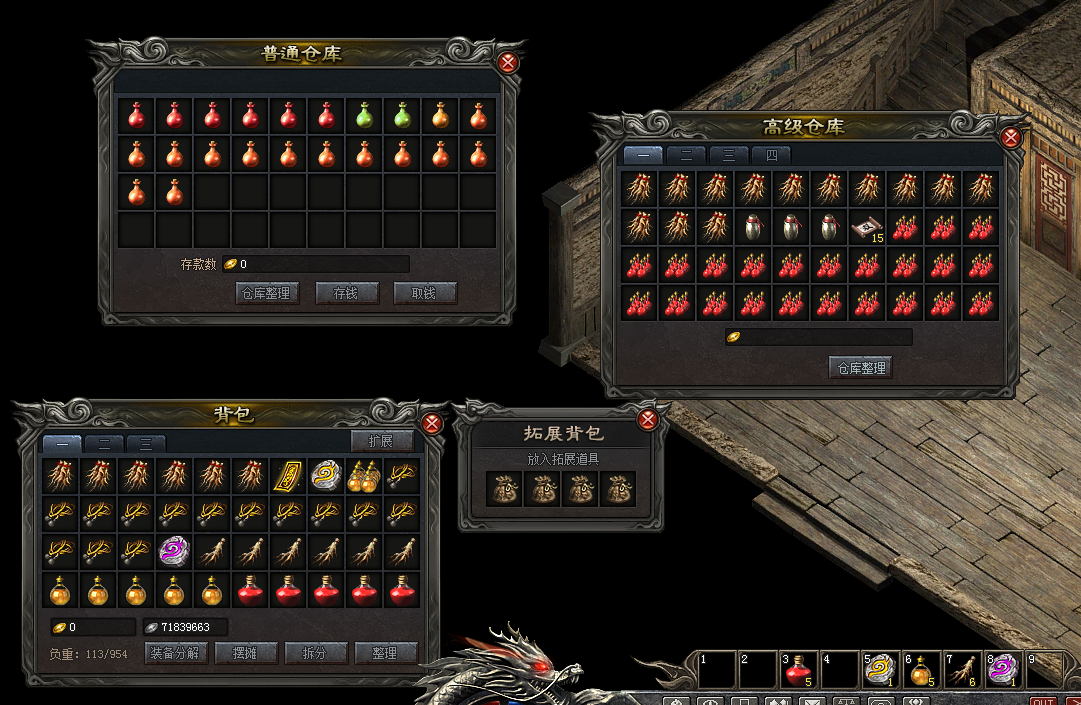Click 取钱 to withdraw money
This screenshot has height=705, width=1081.
(425, 293)
